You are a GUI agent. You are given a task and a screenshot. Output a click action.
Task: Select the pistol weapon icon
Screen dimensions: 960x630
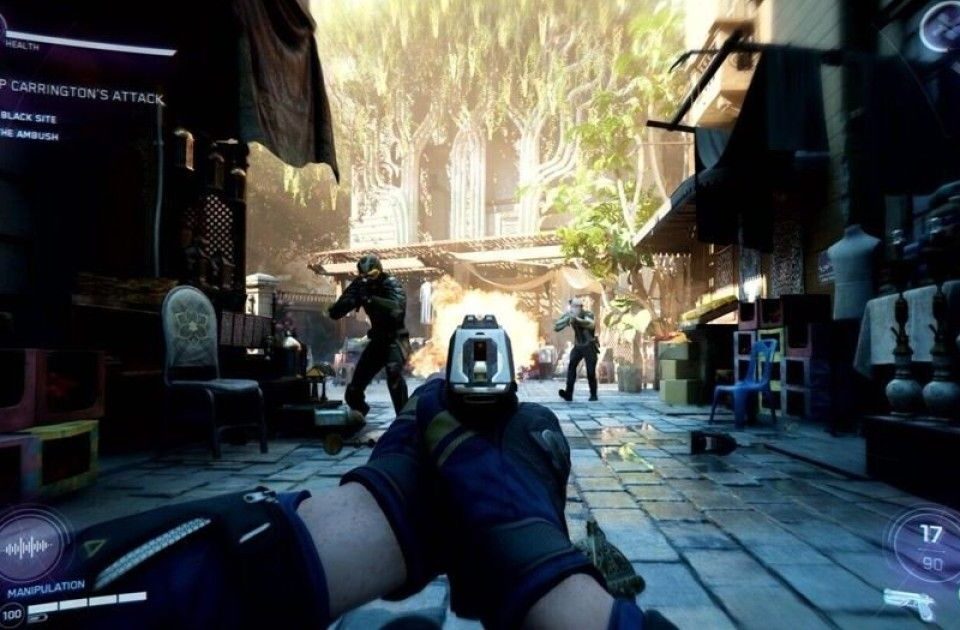[x=909, y=602]
